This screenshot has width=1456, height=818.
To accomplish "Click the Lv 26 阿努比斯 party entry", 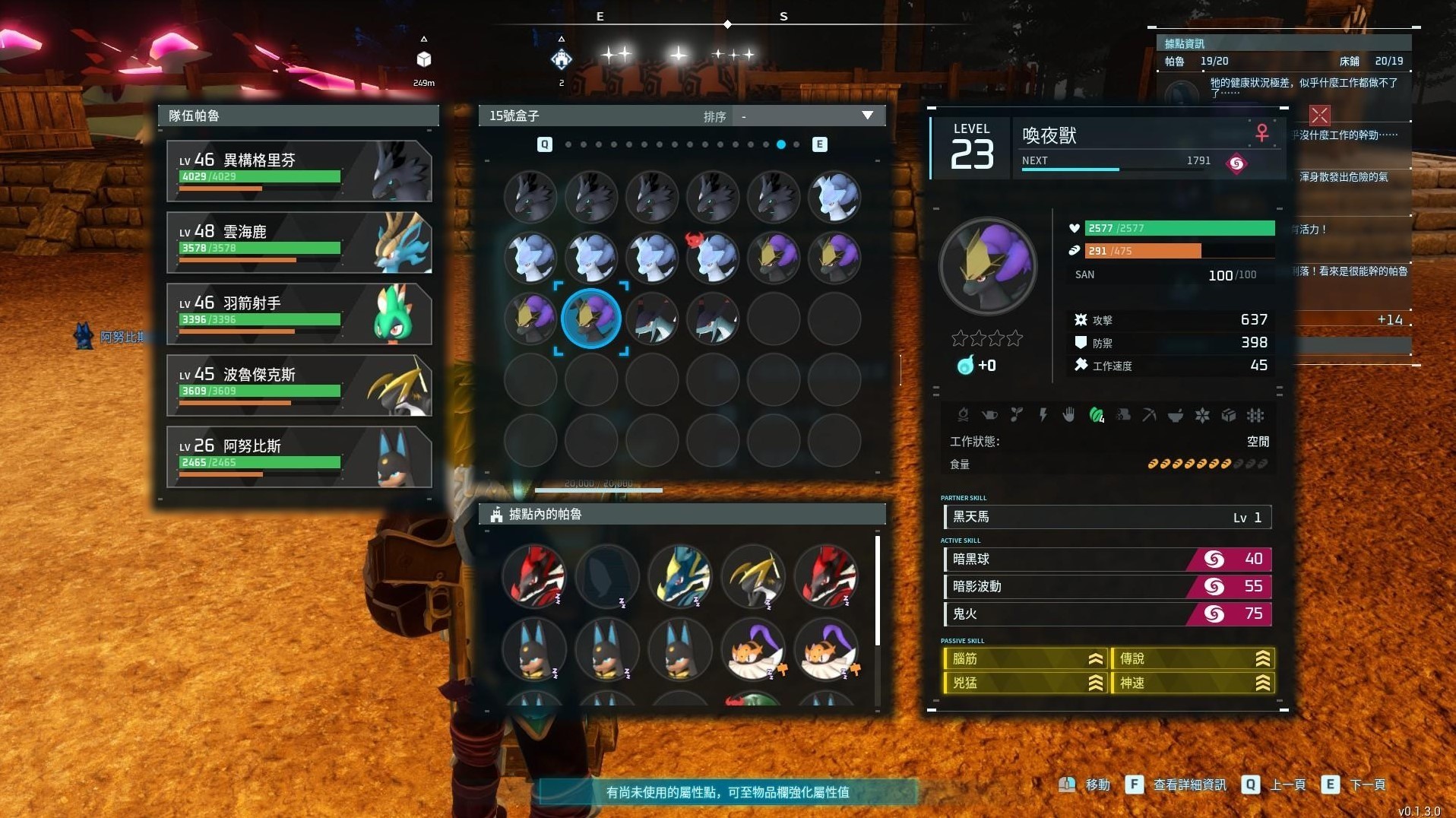I will point(299,457).
